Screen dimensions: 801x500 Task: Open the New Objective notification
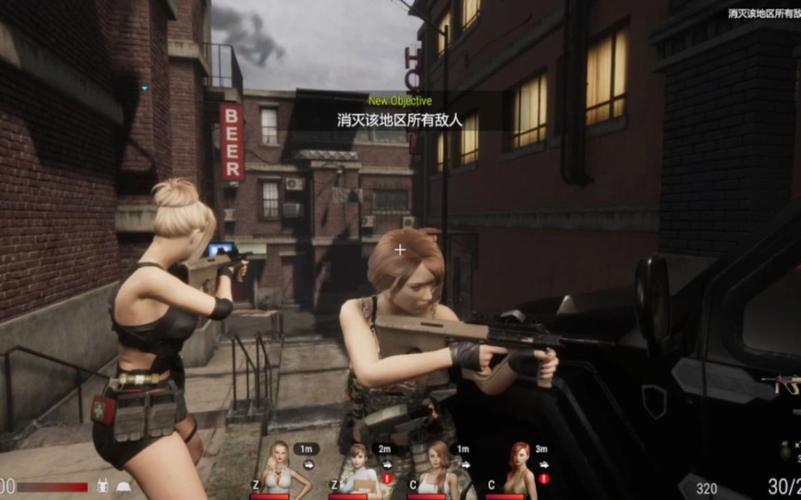click(399, 111)
